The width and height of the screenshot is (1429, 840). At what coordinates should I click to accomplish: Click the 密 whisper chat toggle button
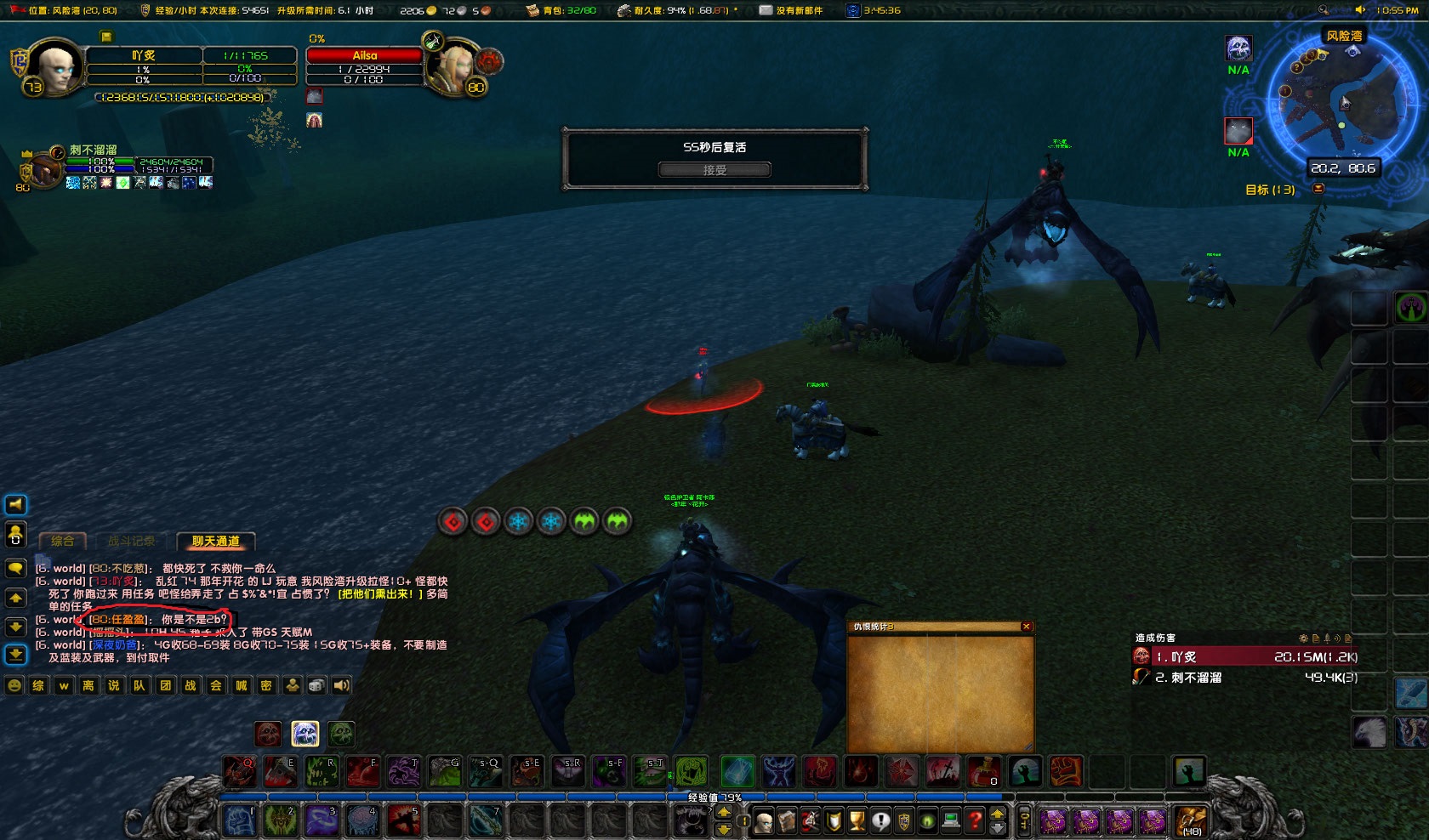coord(265,685)
